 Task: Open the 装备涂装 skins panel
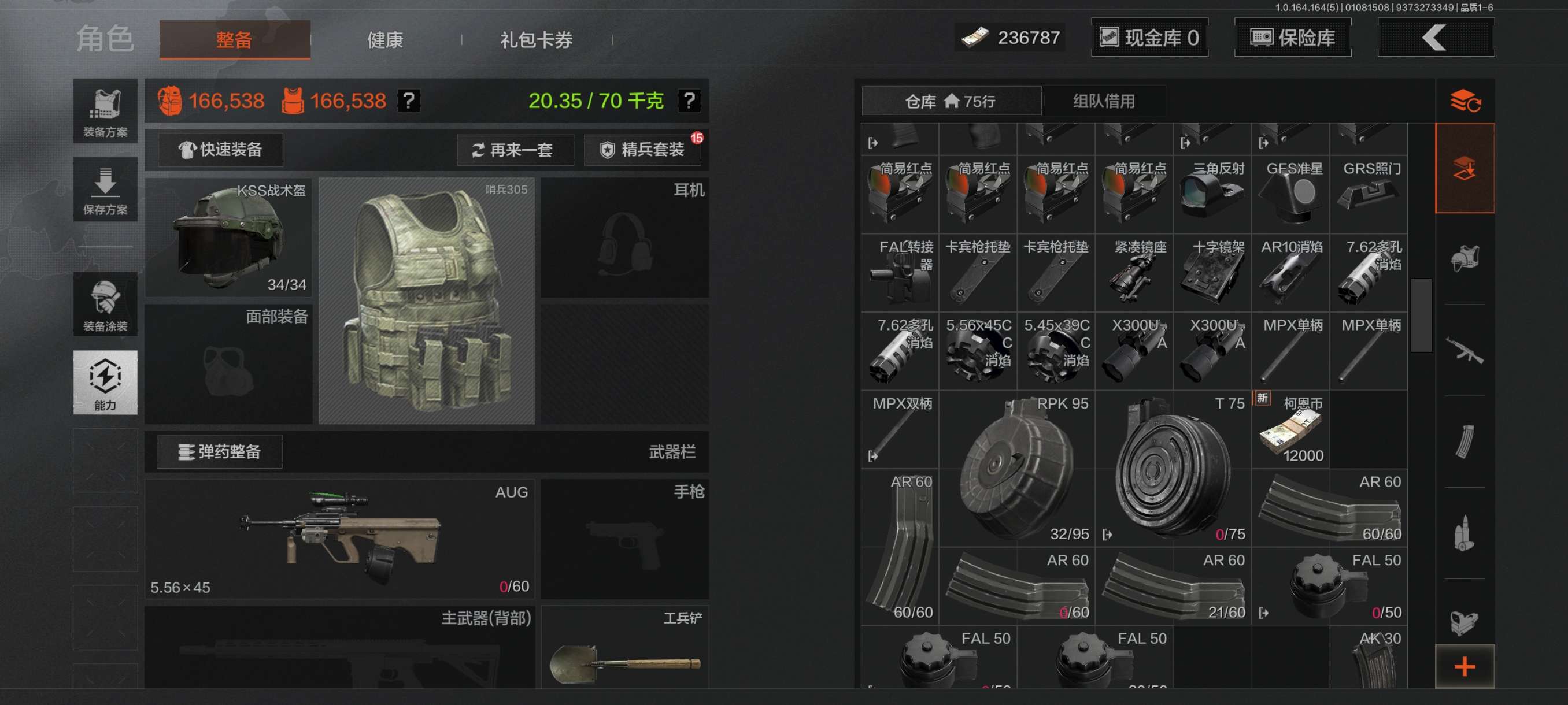pyautogui.click(x=105, y=305)
